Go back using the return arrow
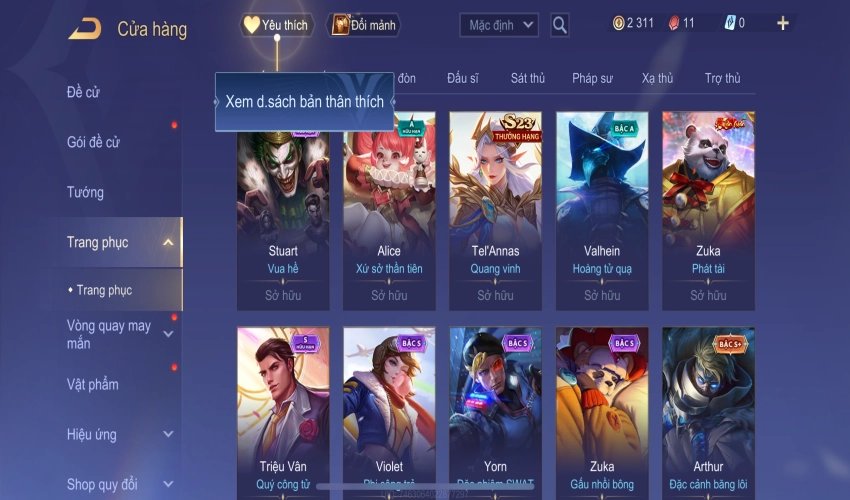This screenshot has height=500, width=850. (85, 29)
